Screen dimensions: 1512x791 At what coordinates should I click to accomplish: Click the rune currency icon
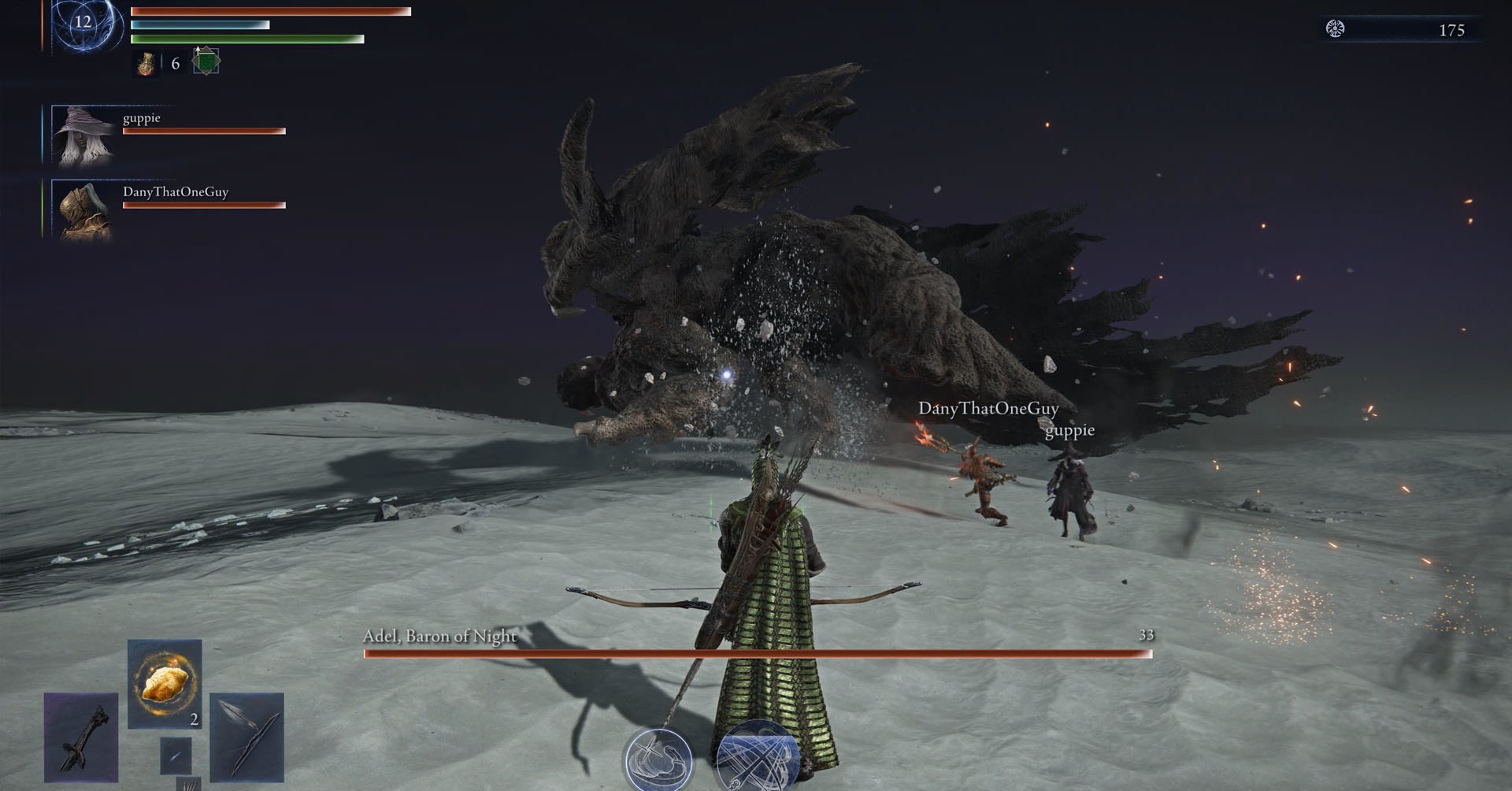(x=1335, y=29)
